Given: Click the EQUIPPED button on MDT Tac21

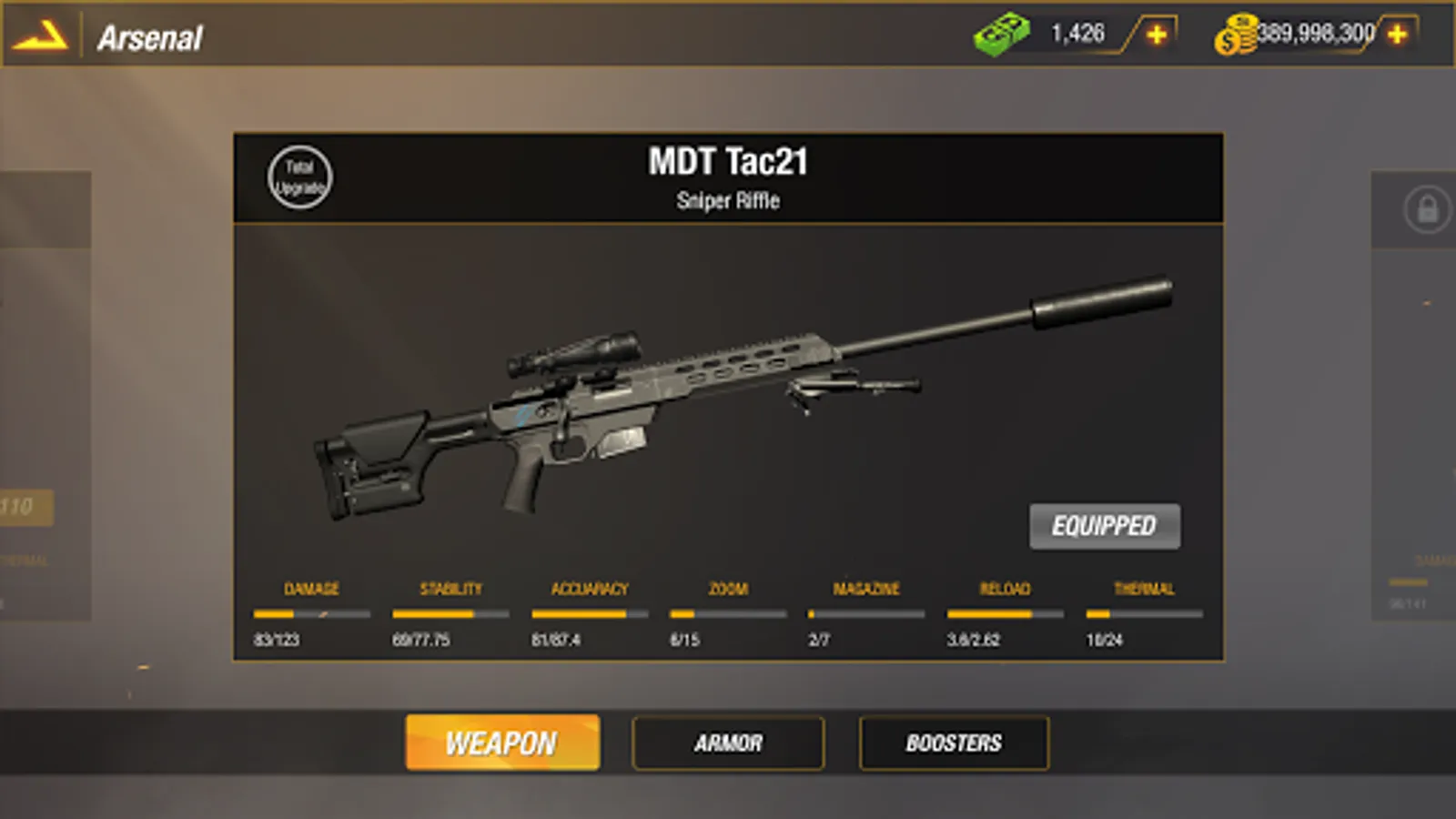Looking at the screenshot, I should tap(1104, 526).
